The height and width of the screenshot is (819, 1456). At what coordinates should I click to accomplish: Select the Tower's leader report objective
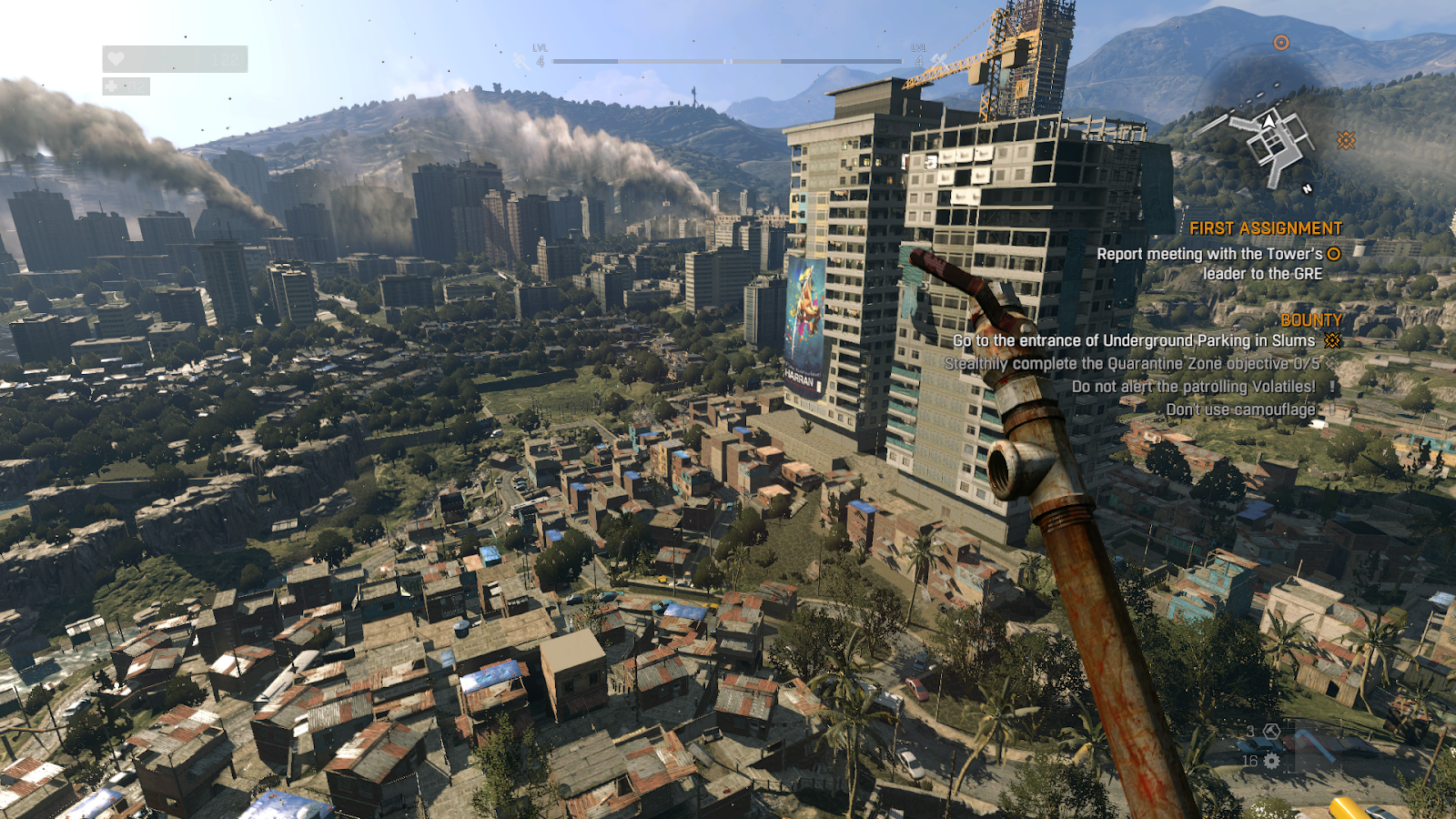pyautogui.click(x=1209, y=264)
